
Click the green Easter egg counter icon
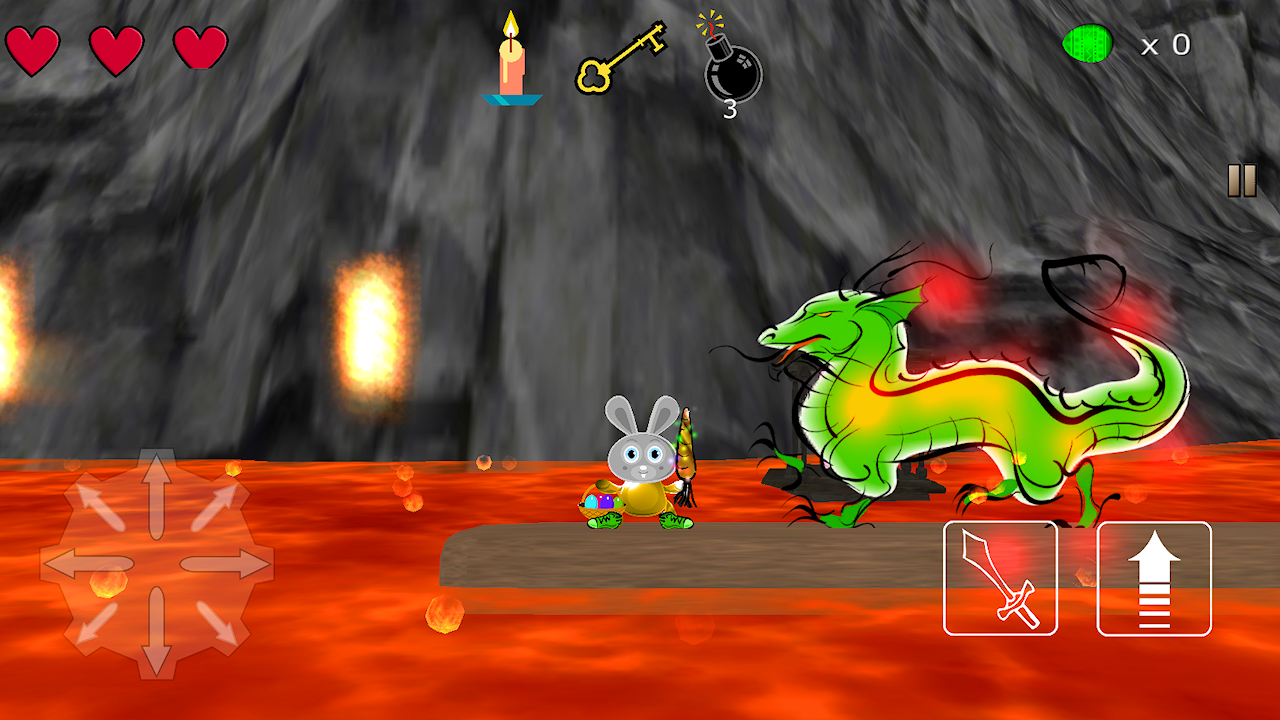[1090, 44]
